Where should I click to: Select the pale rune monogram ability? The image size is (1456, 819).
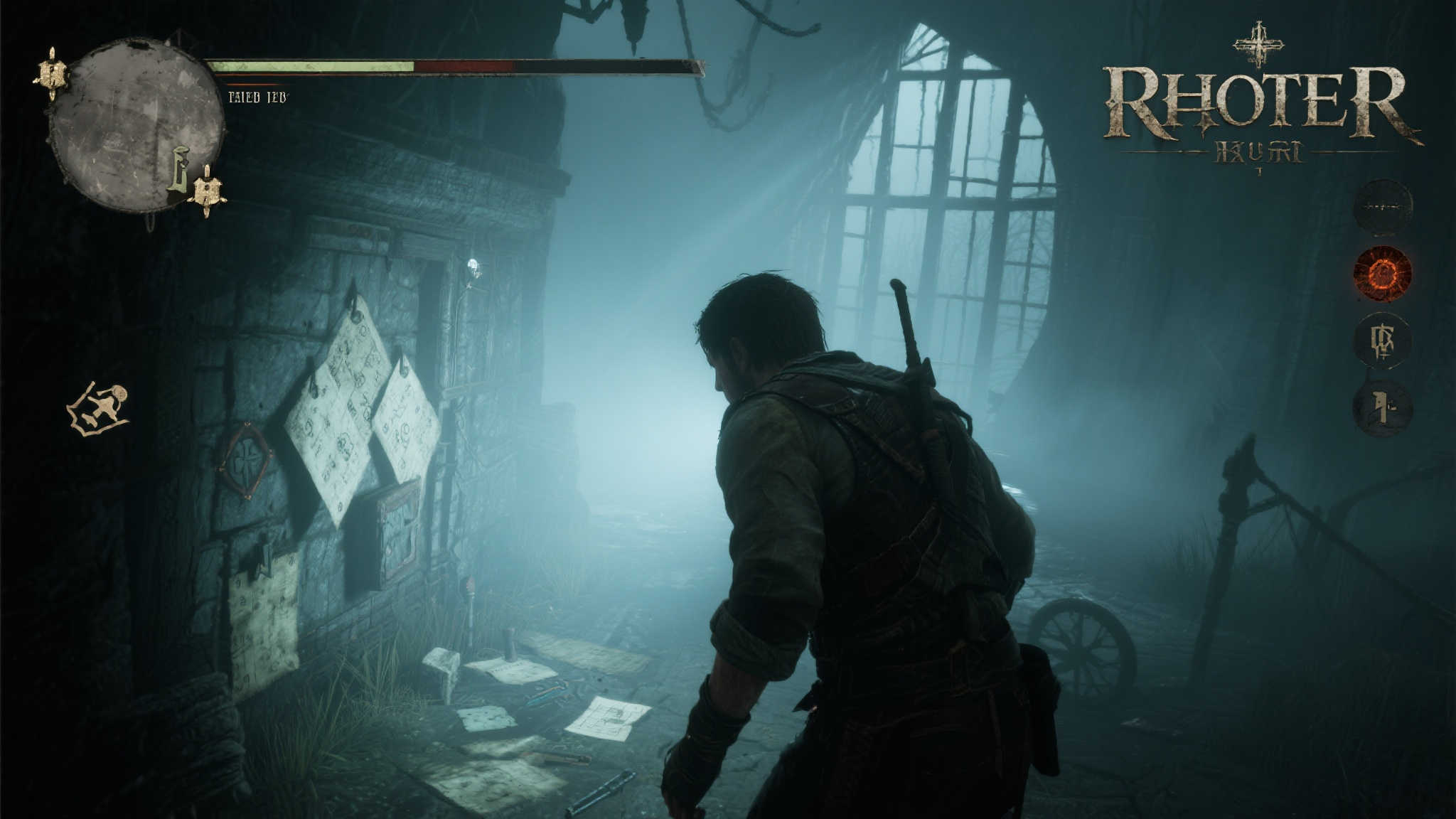pyautogui.click(x=1382, y=341)
